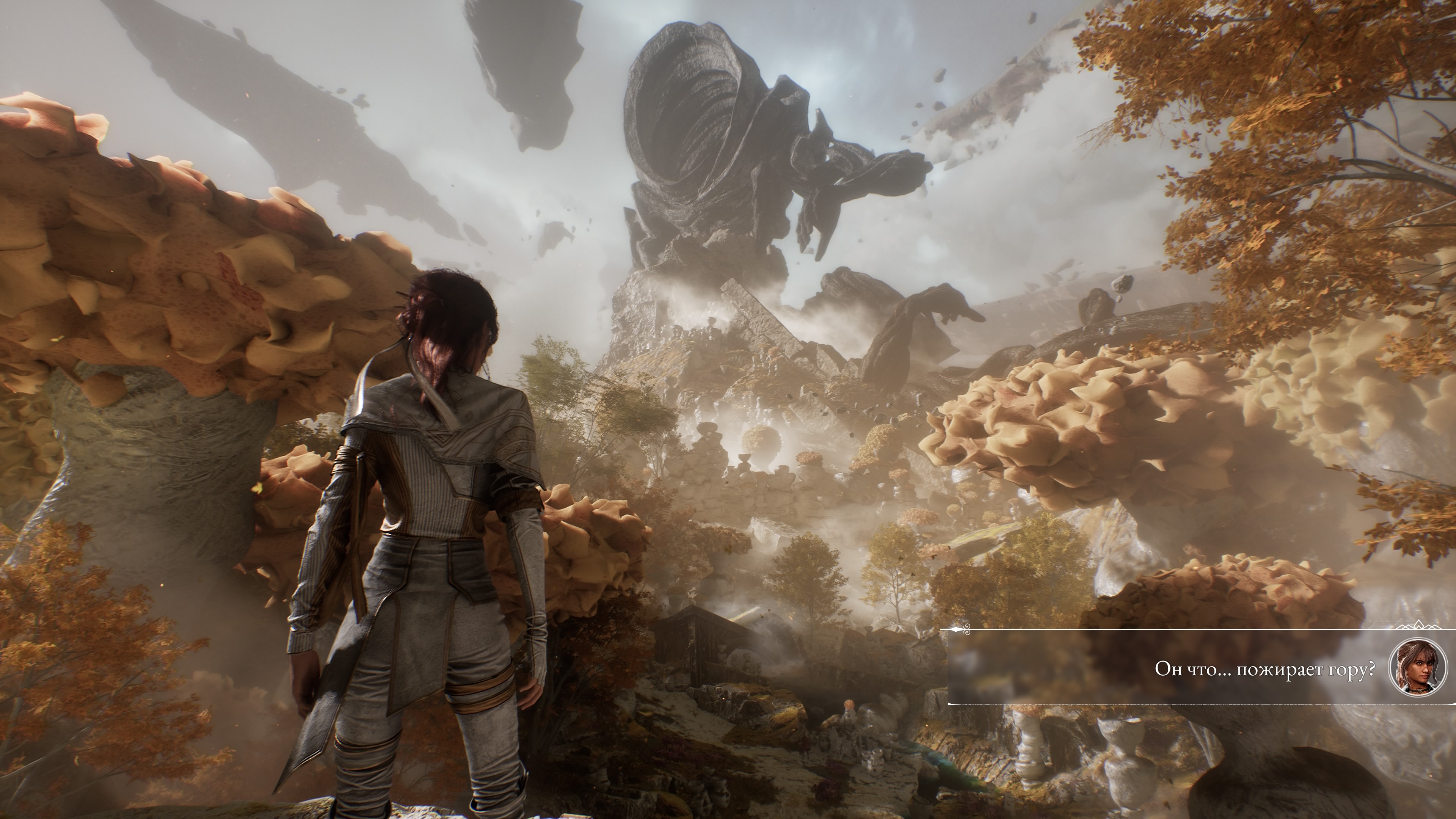Image resolution: width=1456 pixels, height=819 pixels.
Task: Click the speaker portrait in the dialogue box
Action: point(1417,668)
